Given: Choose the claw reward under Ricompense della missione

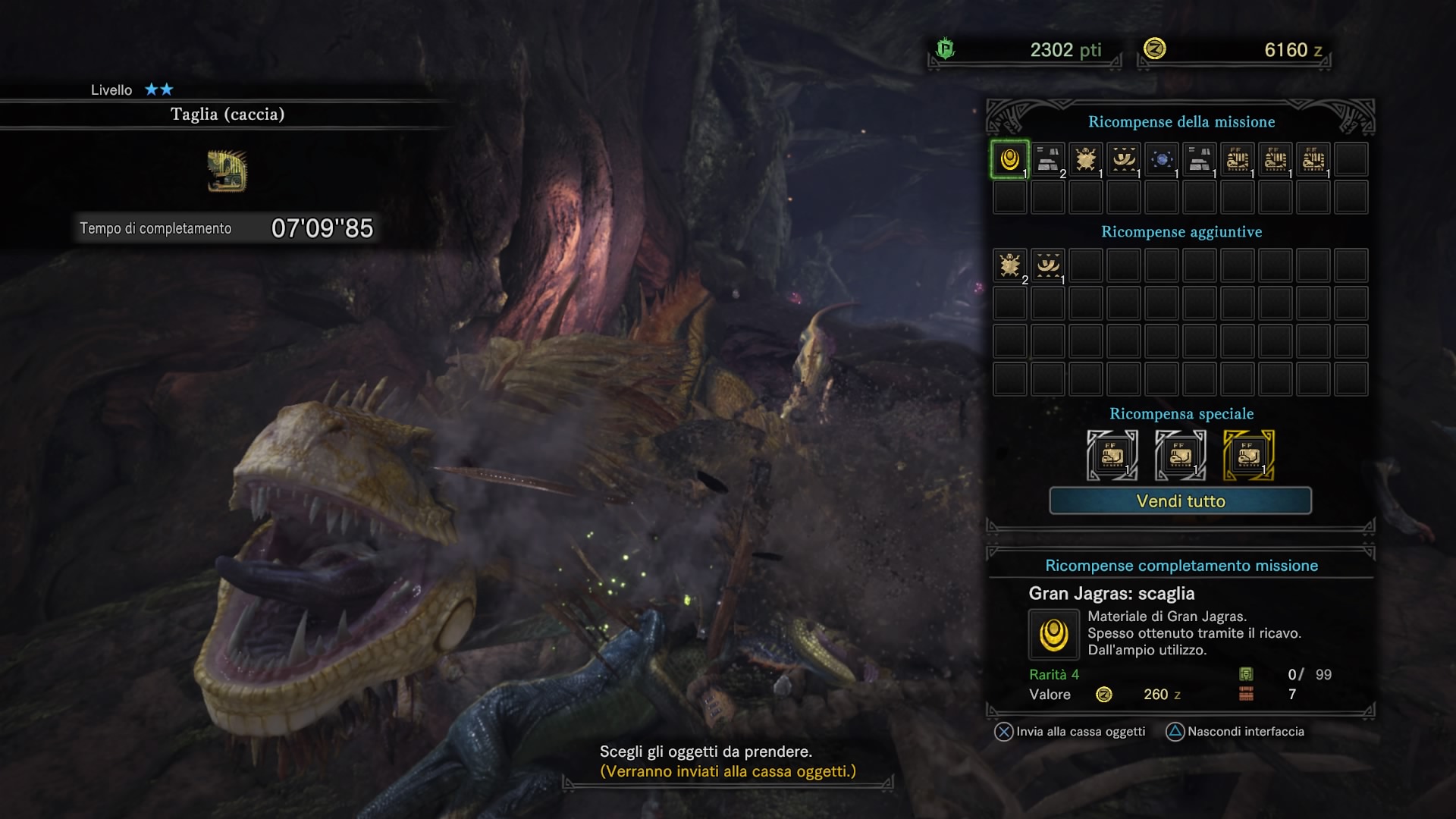Looking at the screenshot, I should (1124, 159).
